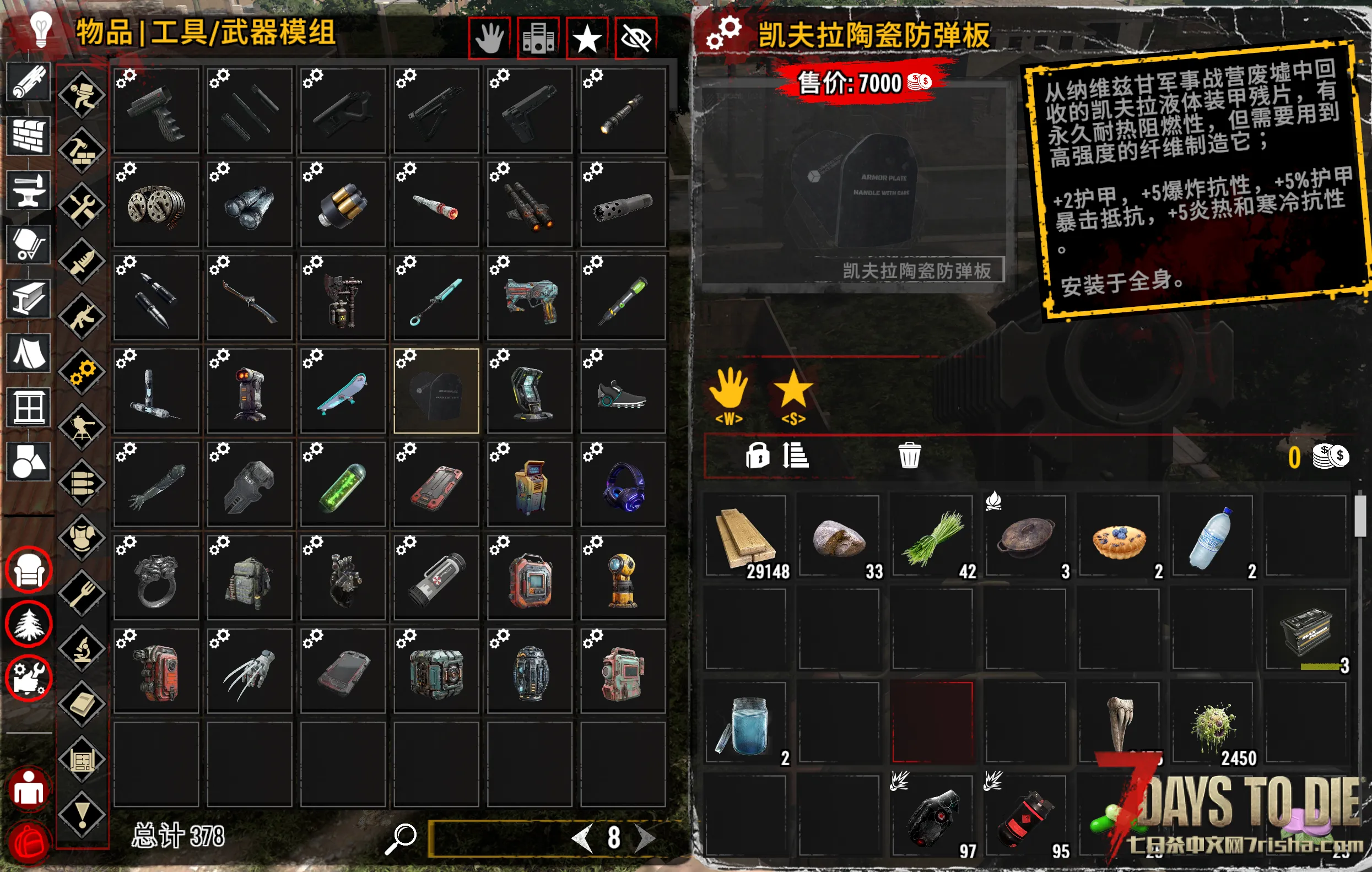Select the purple headphones item
The height and width of the screenshot is (872, 1372).
tap(623, 484)
